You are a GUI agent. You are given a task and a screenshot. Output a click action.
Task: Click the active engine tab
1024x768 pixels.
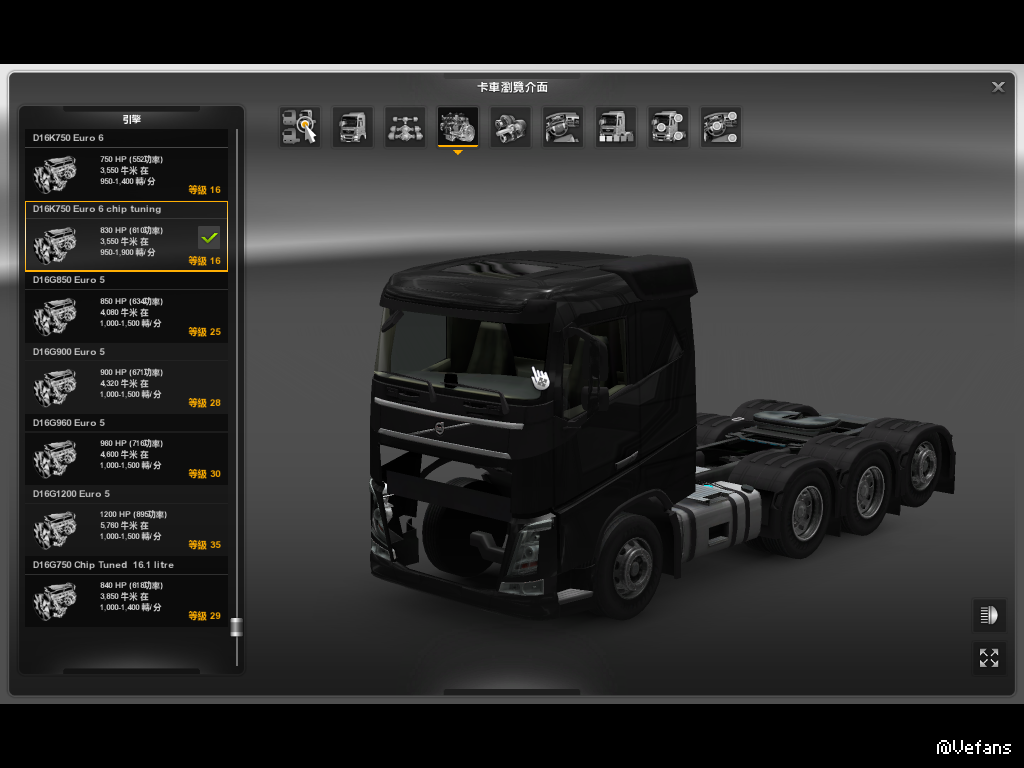coord(458,127)
